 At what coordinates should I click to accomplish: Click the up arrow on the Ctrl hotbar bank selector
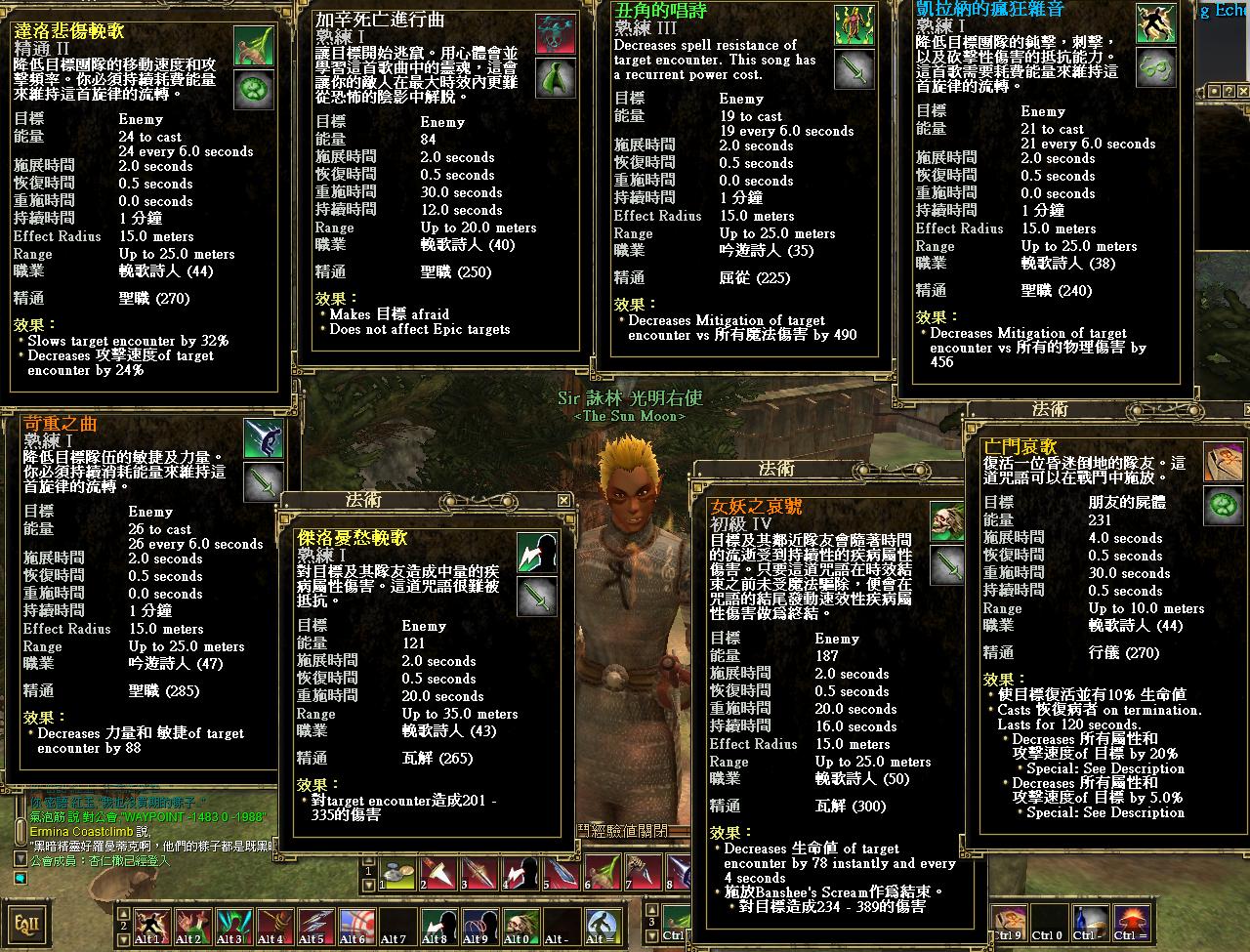pyautogui.click(x=651, y=908)
